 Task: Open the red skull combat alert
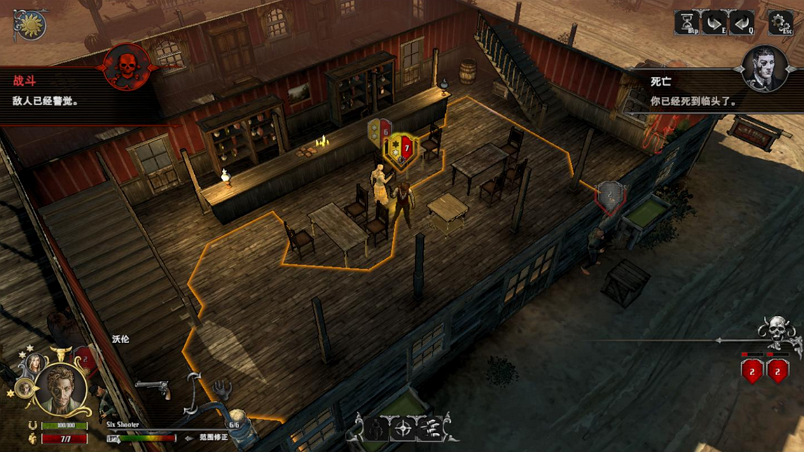click(127, 68)
